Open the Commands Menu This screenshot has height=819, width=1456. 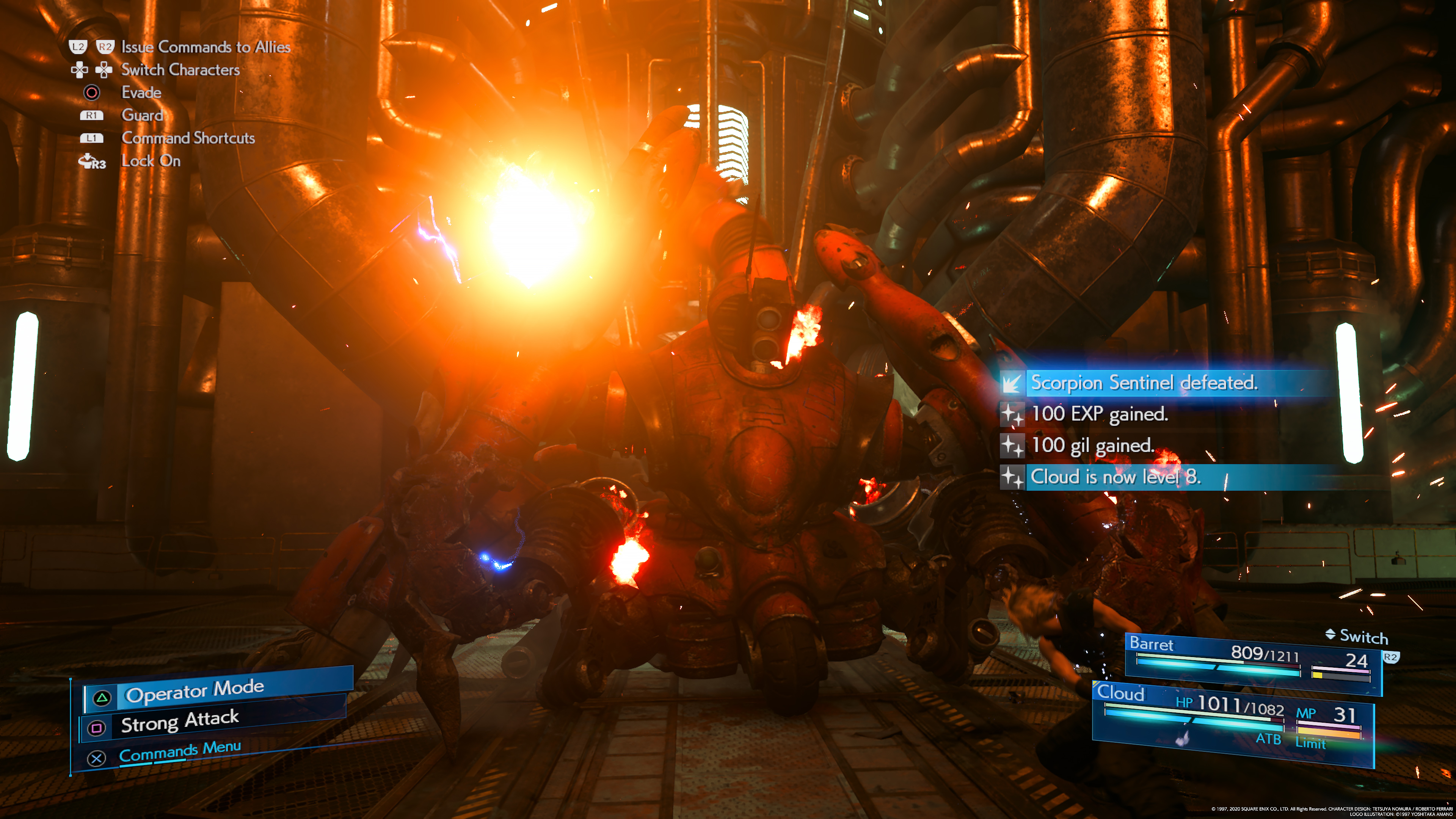click(x=180, y=752)
